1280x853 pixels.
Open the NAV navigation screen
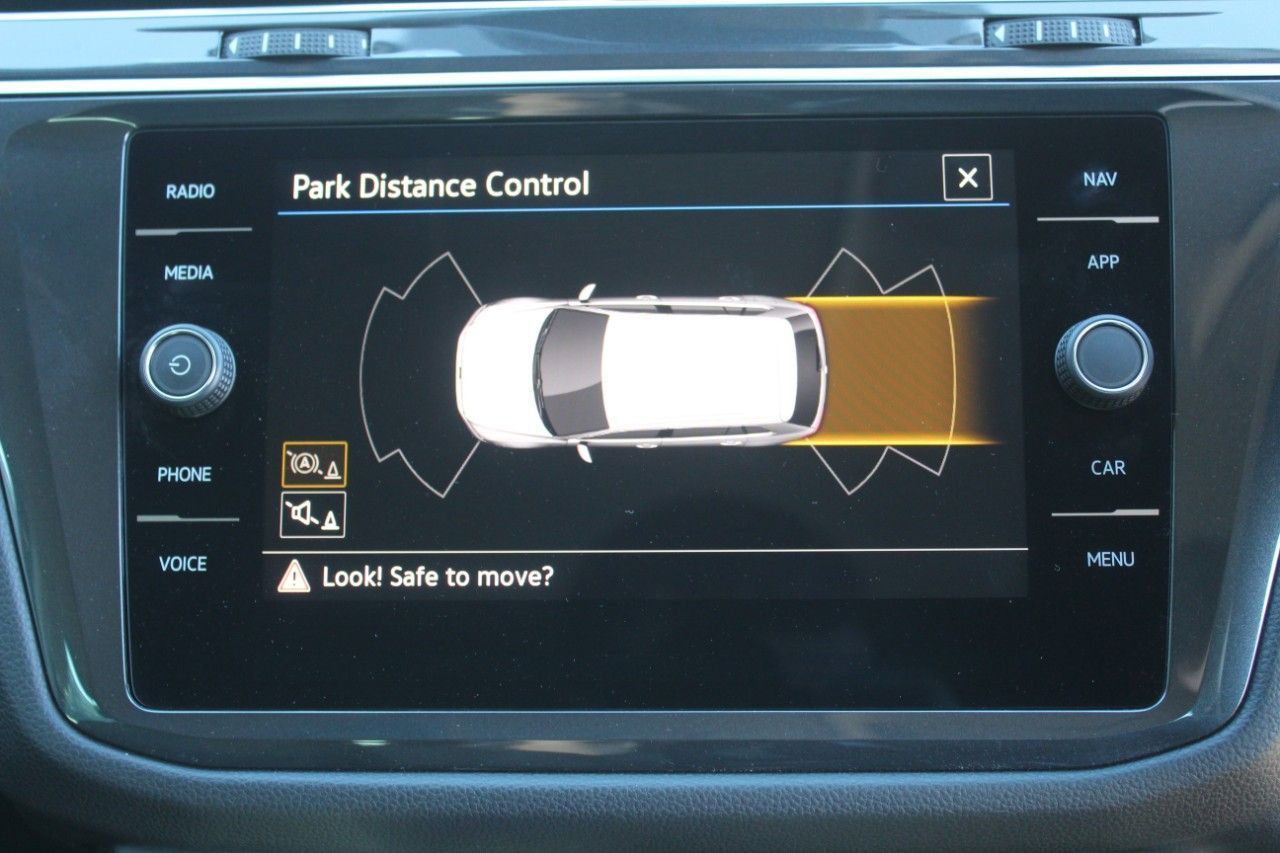point(1100,179)
